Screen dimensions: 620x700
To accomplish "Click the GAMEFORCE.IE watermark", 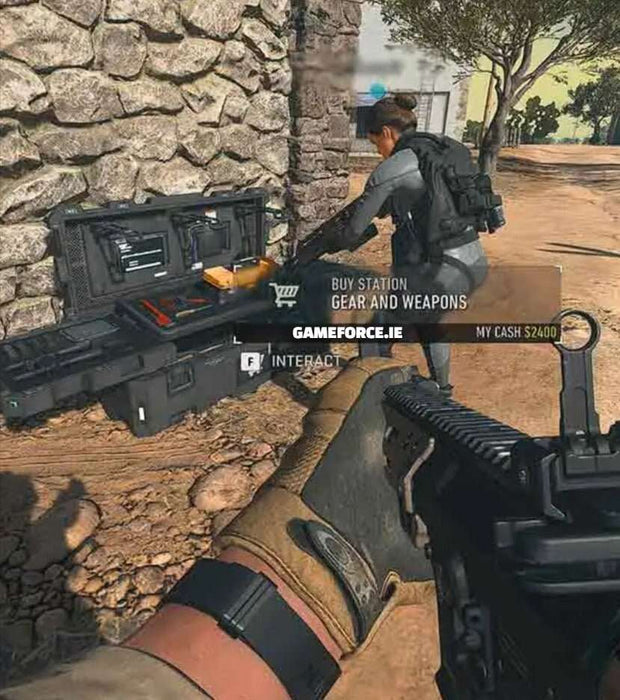I will click(x=347, y=332).
